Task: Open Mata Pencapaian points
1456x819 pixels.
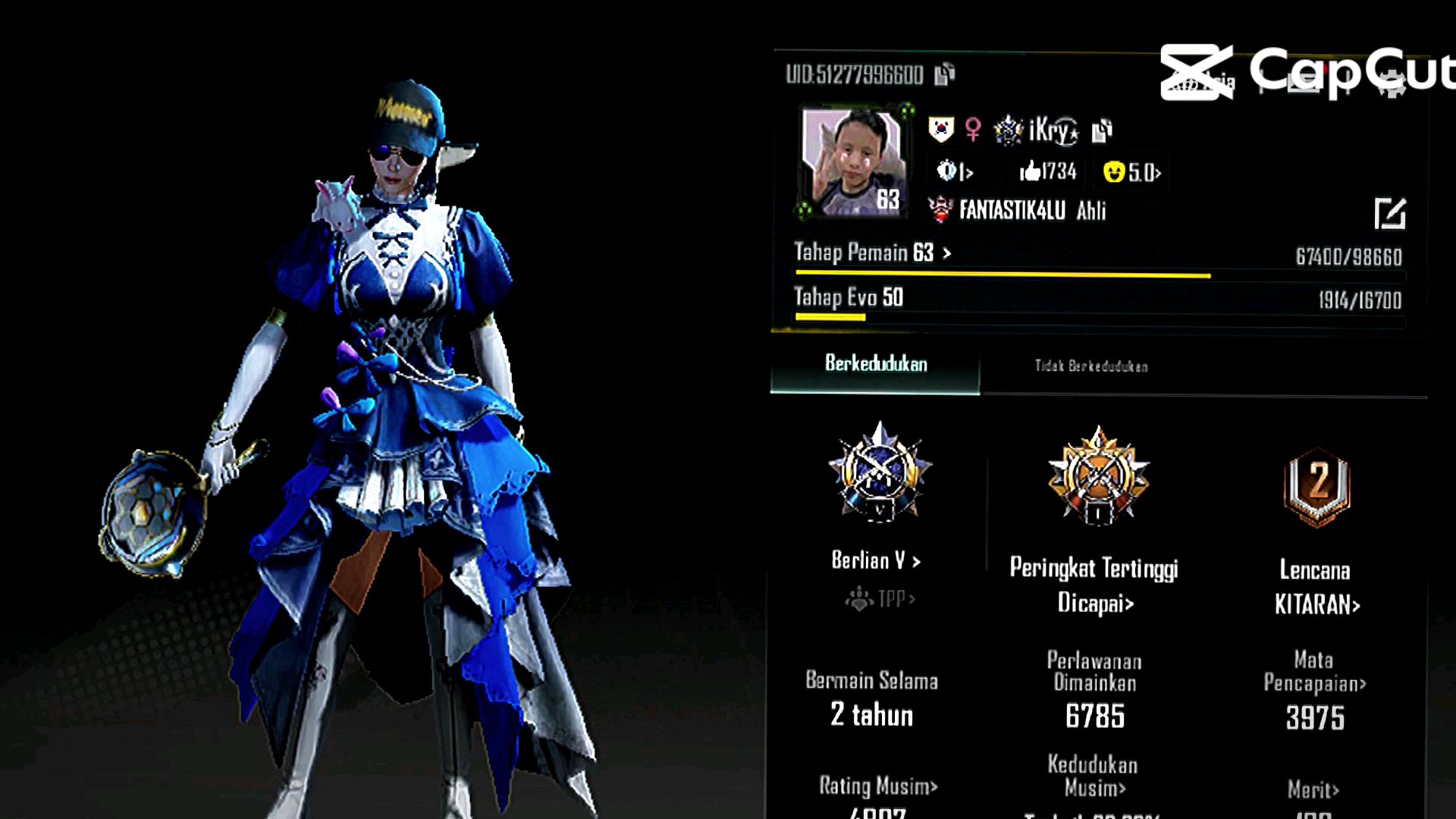Action: click(1314, 671)
